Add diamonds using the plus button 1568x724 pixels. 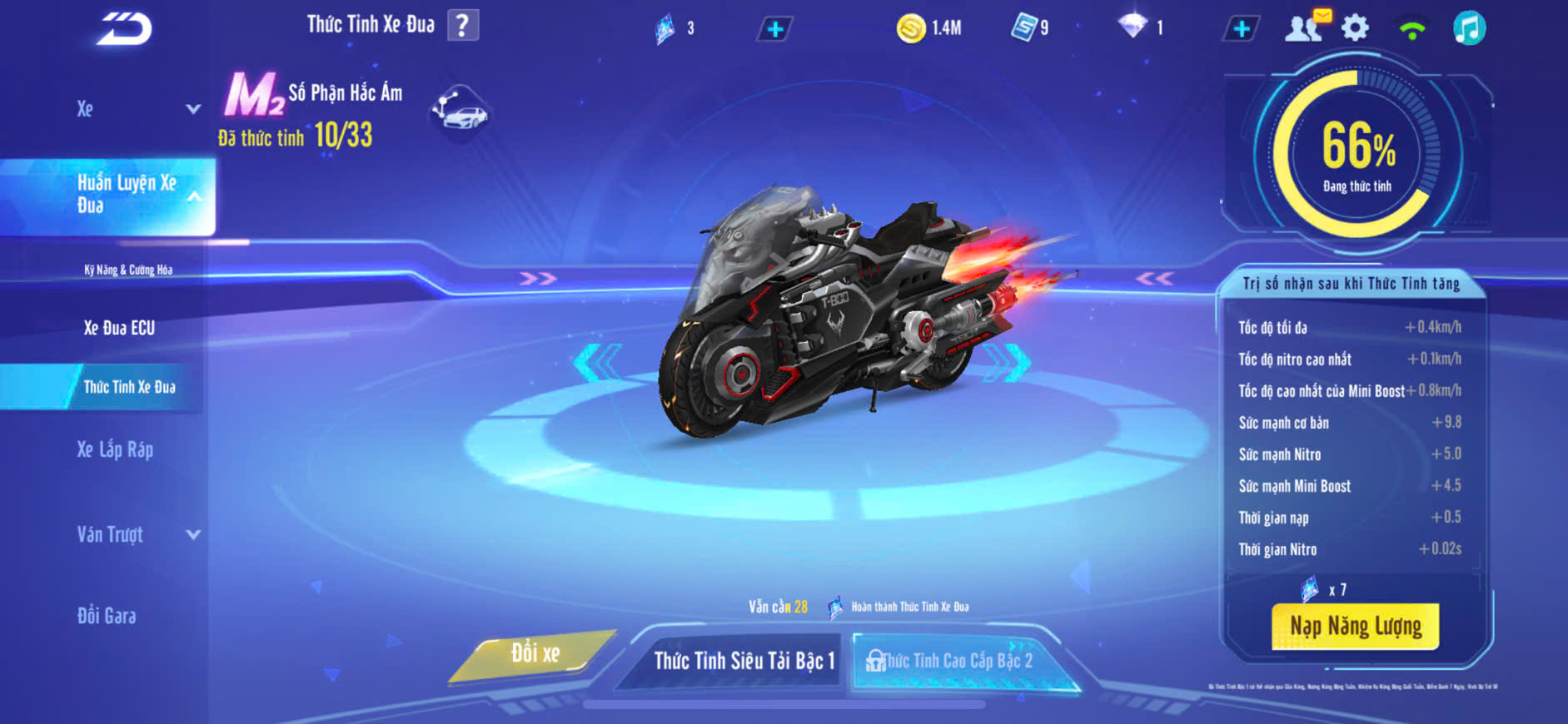click(x=1241, y=29)
